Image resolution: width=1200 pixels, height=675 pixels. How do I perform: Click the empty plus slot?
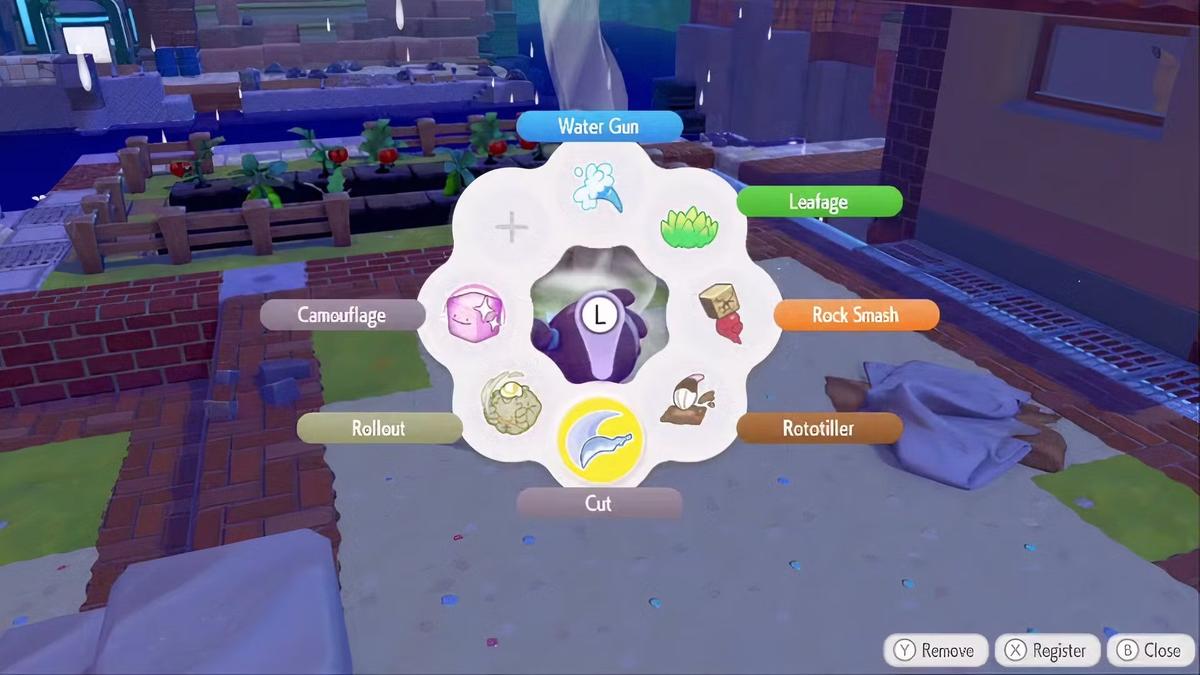click(511, 228)
